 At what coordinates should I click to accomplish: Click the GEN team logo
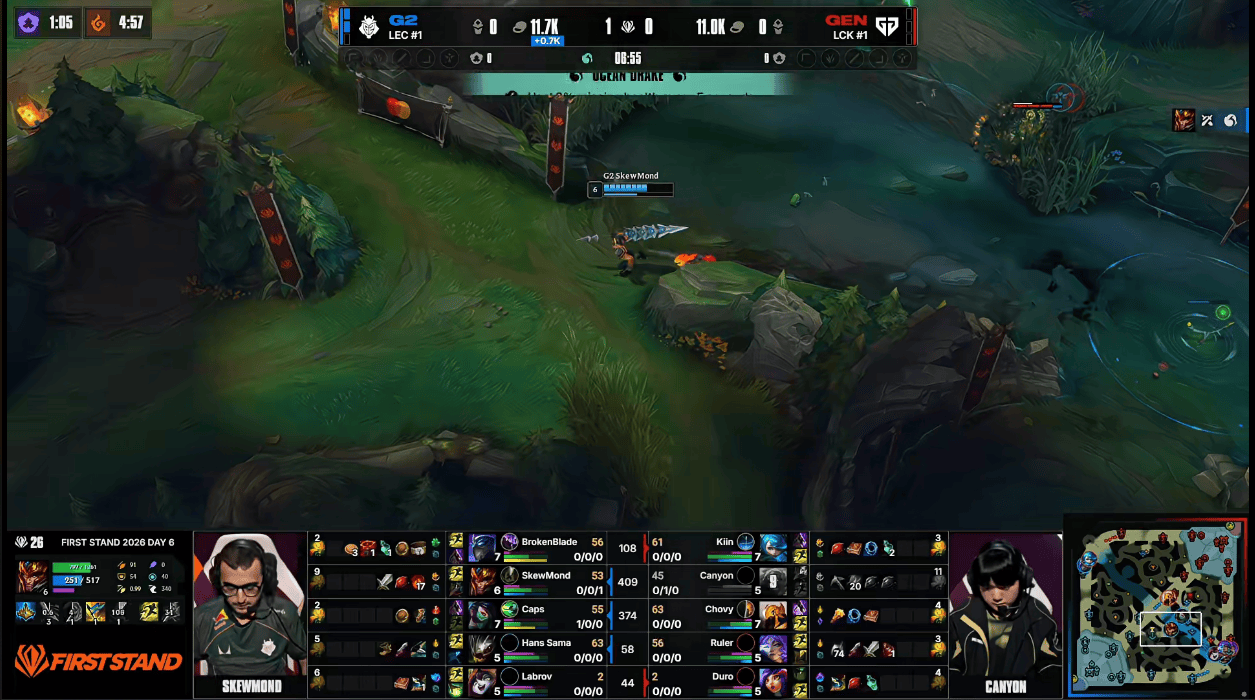886,26
